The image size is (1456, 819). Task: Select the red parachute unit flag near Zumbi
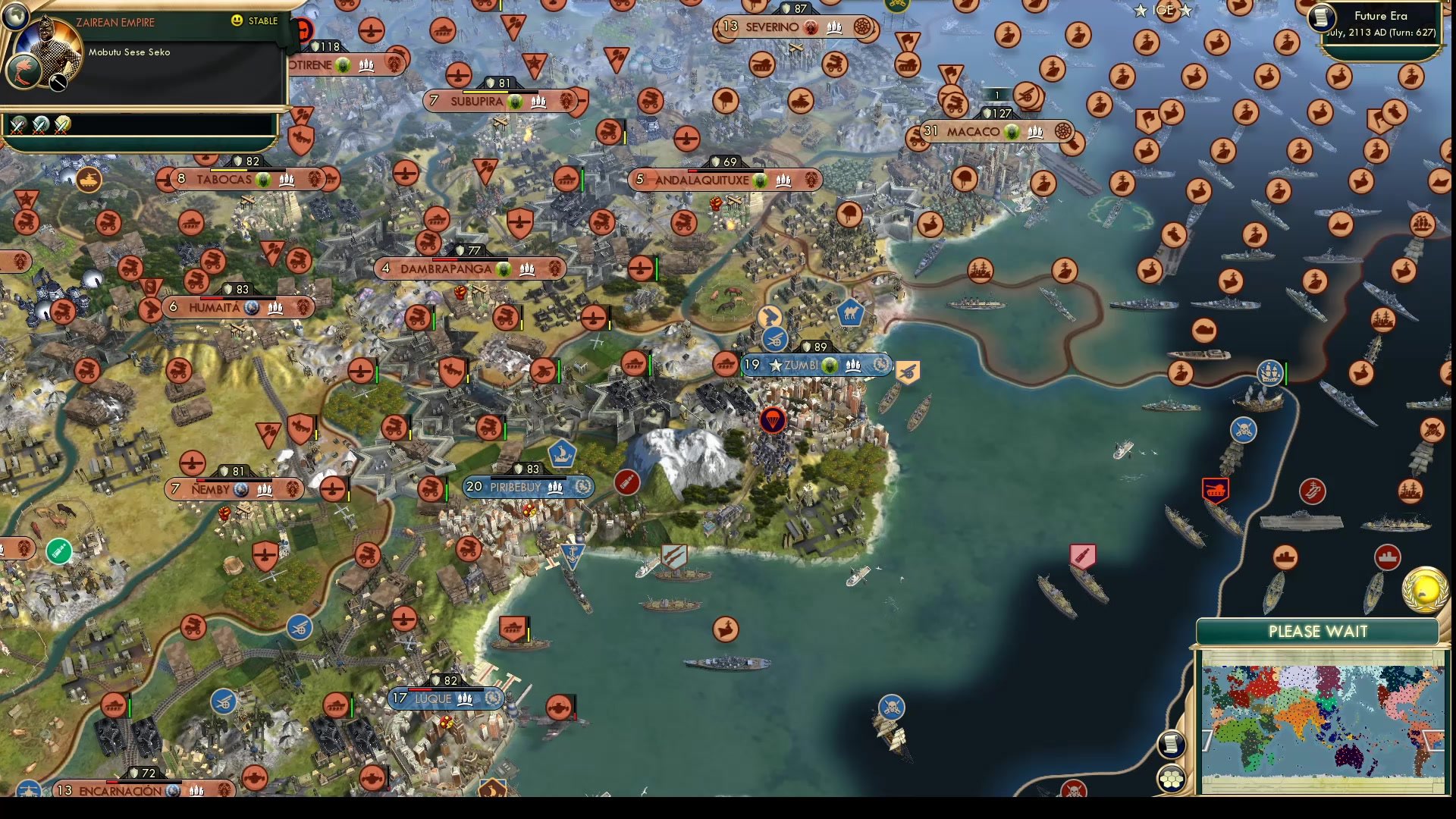tap(771, 420)
